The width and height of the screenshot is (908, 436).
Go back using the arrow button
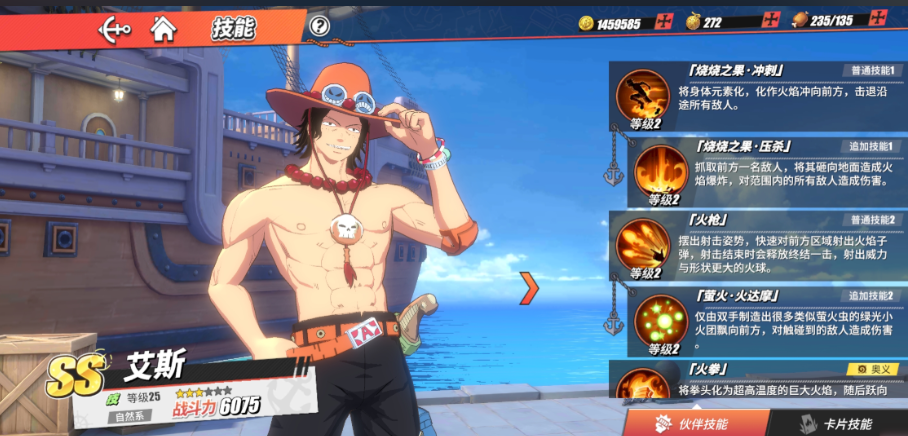pyautogui.click(x=115, y=28)
